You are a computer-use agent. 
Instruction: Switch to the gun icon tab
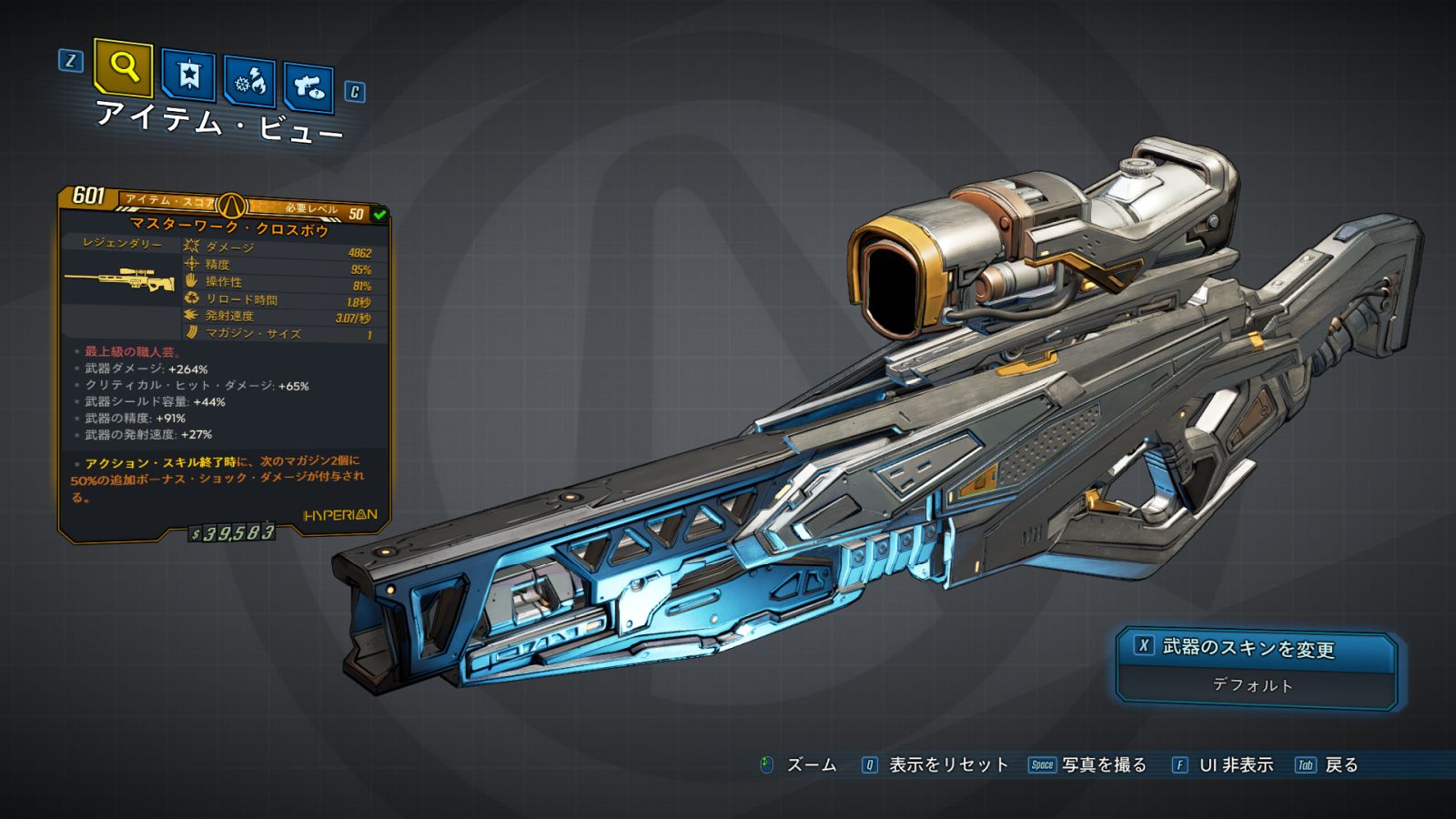tap(308, 88)
